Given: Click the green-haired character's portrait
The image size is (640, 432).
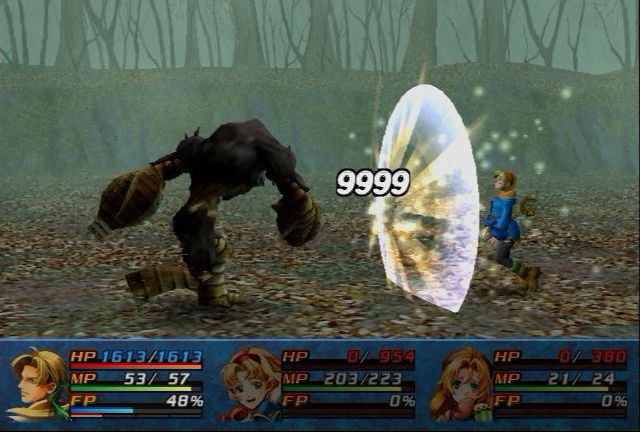Looking at the screenshot, I should pyautogui.click(x=461, y=384).
